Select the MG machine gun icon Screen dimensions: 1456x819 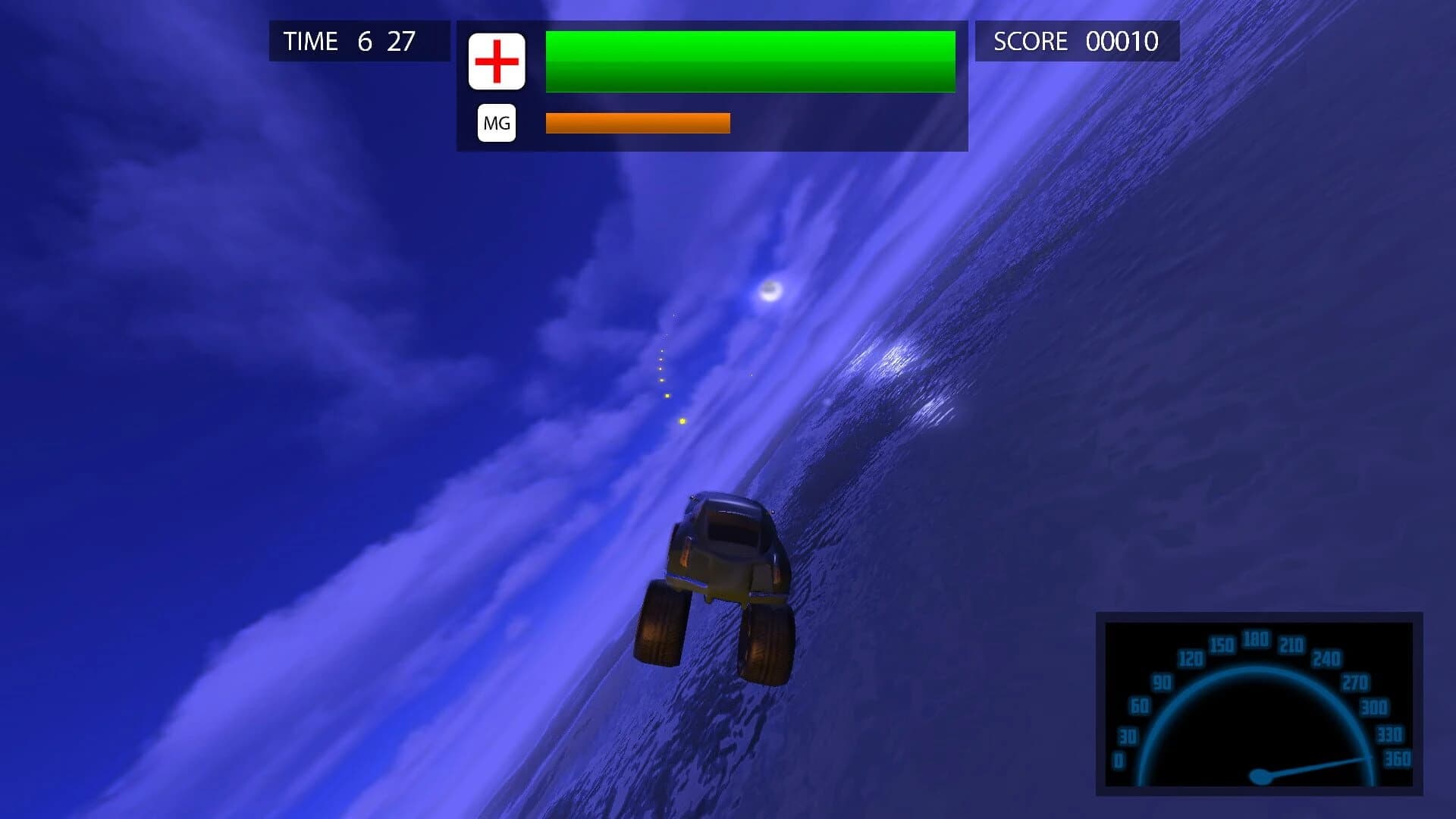pos(497,121)
